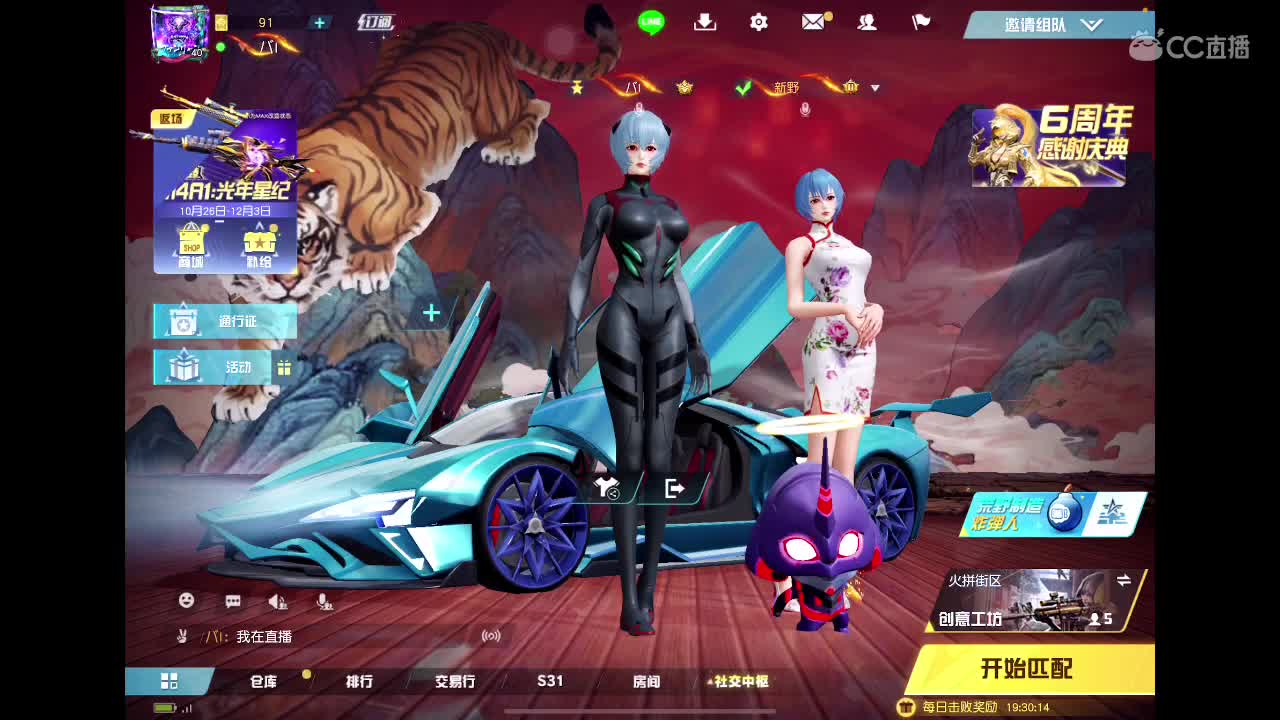Open the friends icon in top bar
The width and height of the screenshot is (1280, 720).
point(867,22)
